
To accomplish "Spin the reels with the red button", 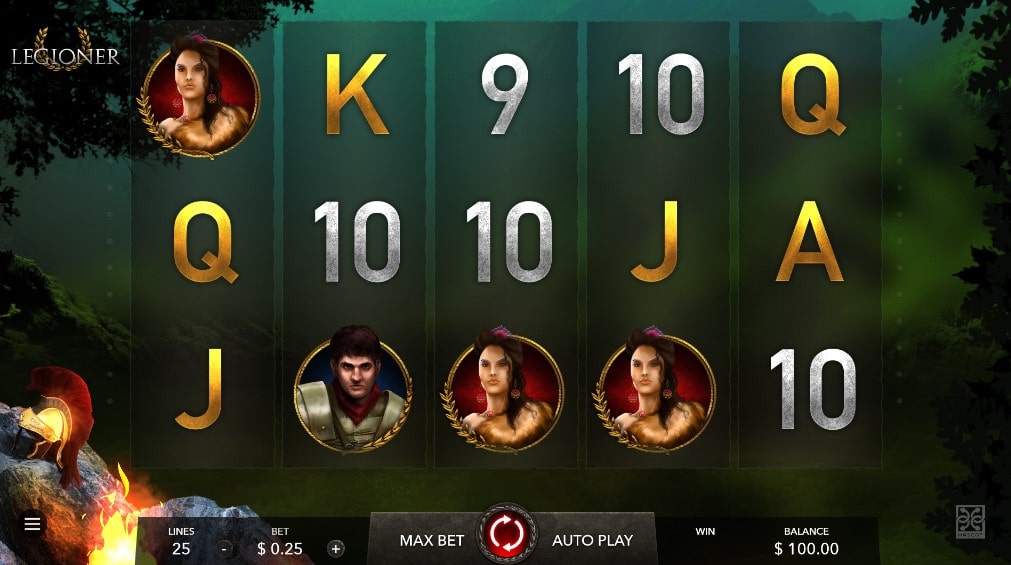I will click(x=508, y=533).
